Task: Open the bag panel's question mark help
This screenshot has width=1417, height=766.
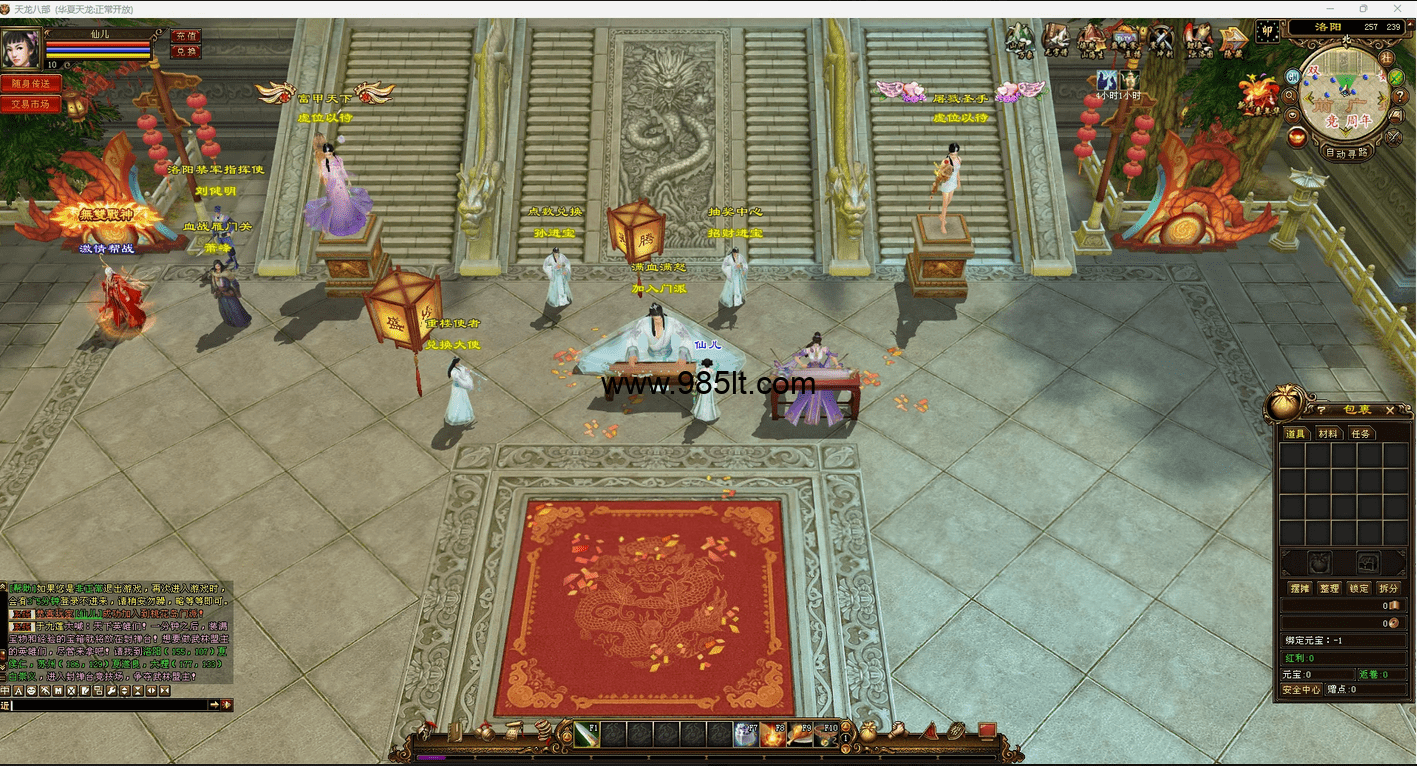Action: click(1321, 410)
